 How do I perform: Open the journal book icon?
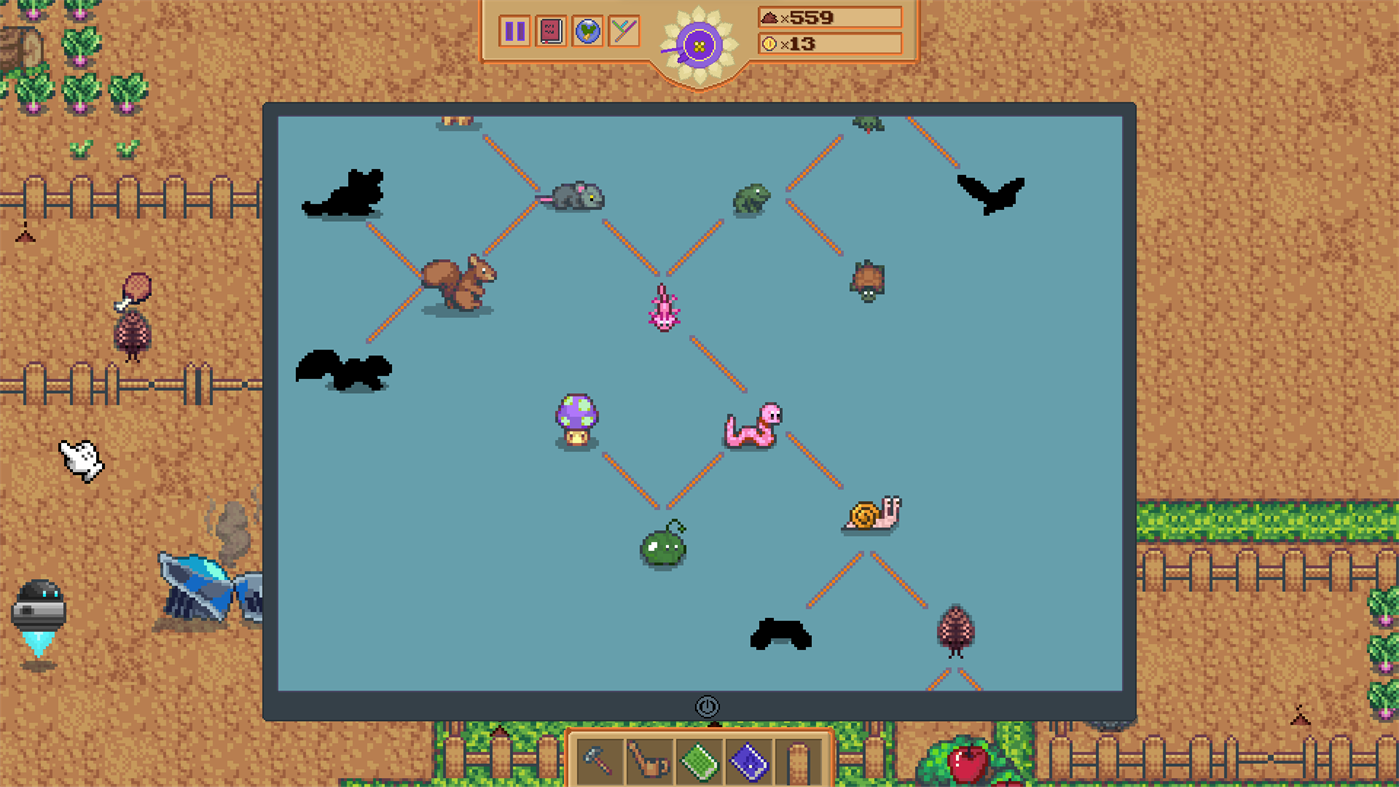click(550, 31)
